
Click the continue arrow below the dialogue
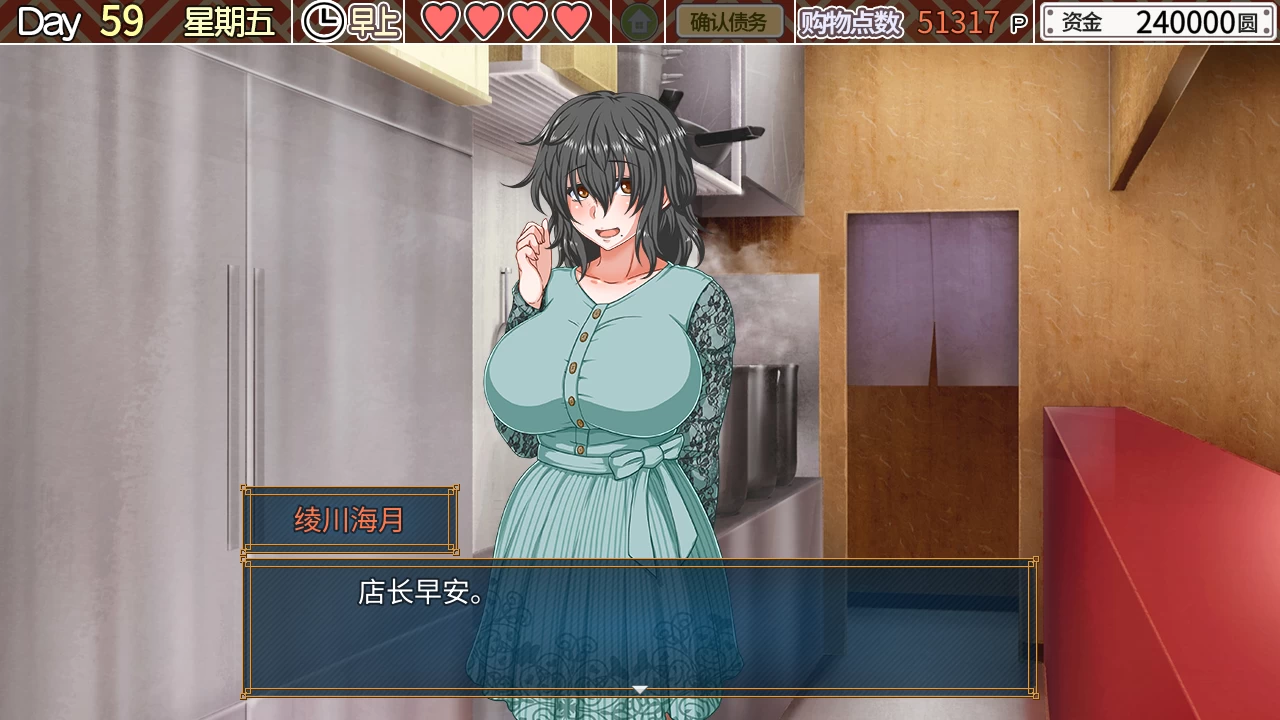click(x=640, y=688)
